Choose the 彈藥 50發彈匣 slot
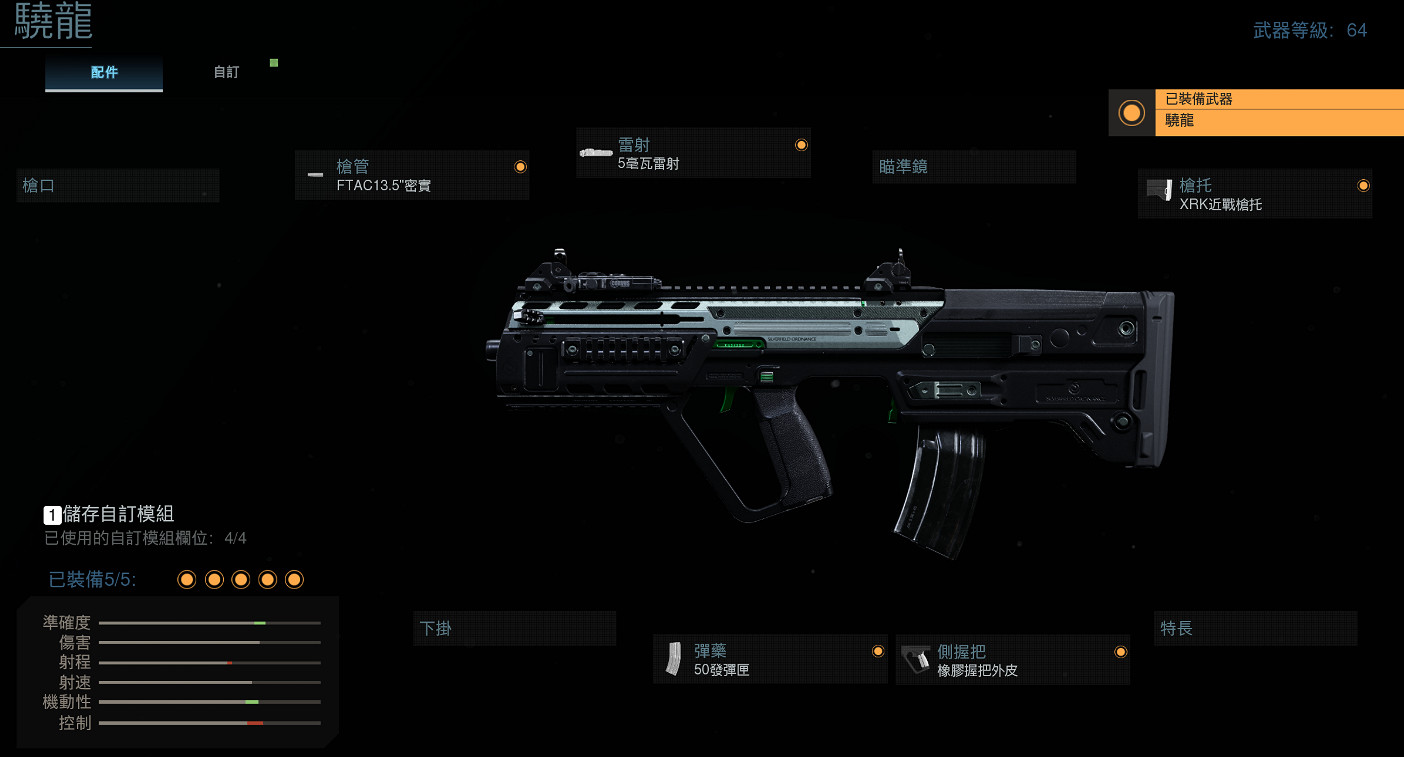Image resolution: width=1404 pixels, height=757 pixels. (770, 659)
